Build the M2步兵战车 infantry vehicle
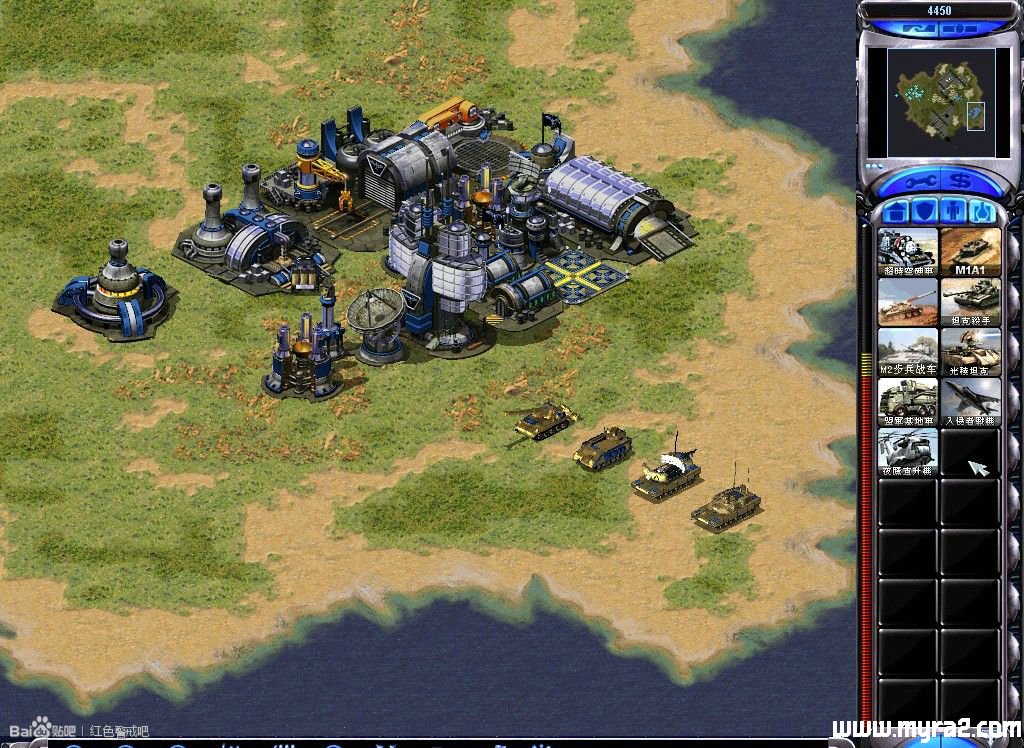 coord(908,352)
